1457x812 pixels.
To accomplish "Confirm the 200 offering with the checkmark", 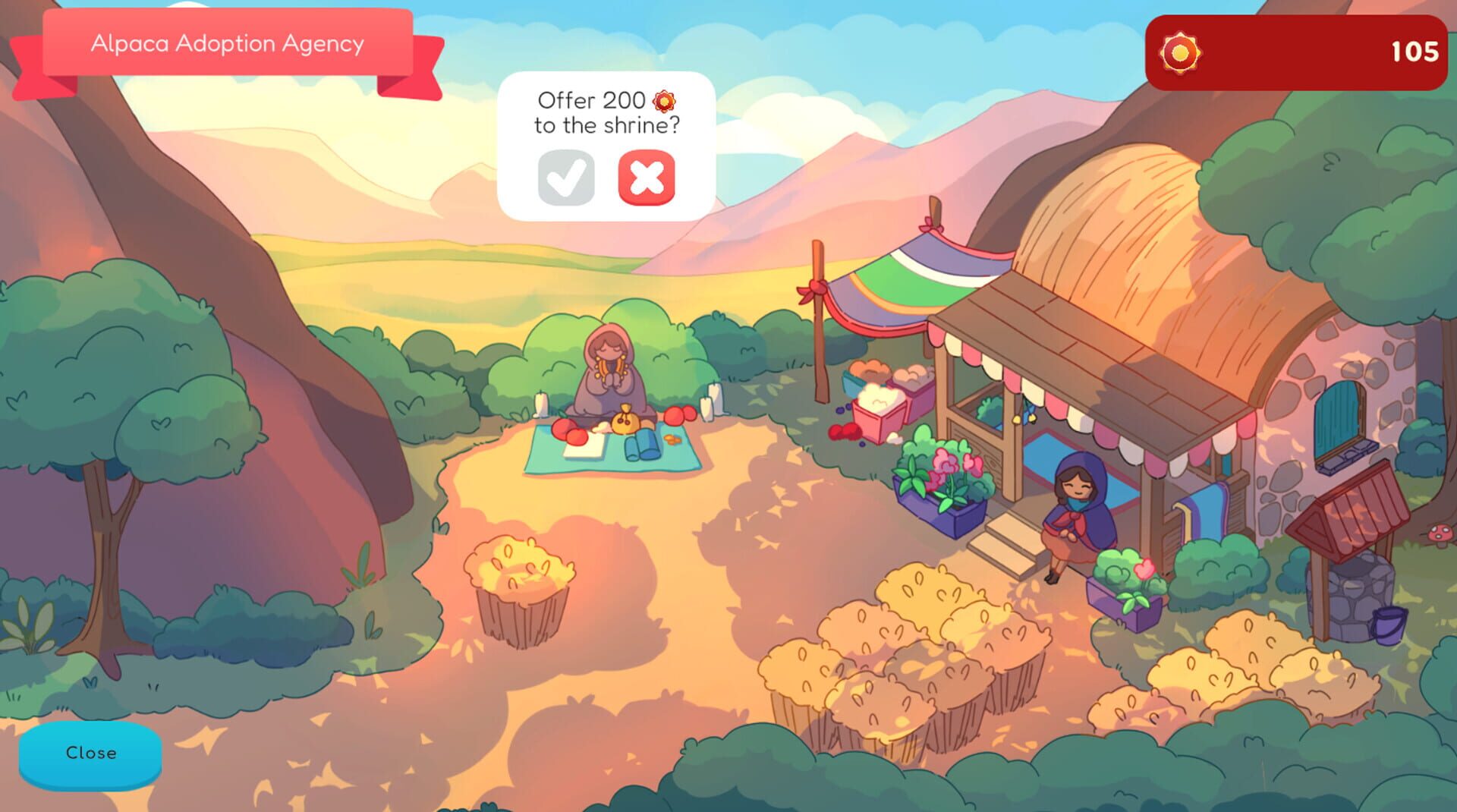I will tap(565, 180).
